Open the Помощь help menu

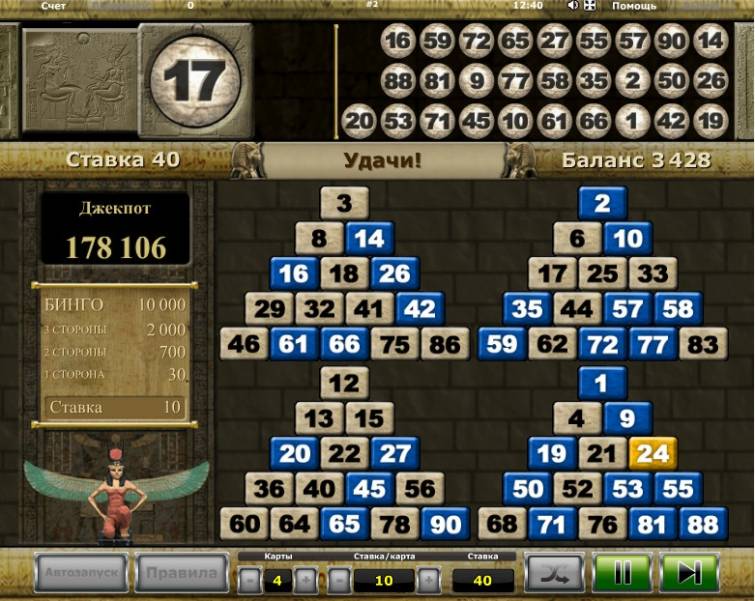pos(634,6)
